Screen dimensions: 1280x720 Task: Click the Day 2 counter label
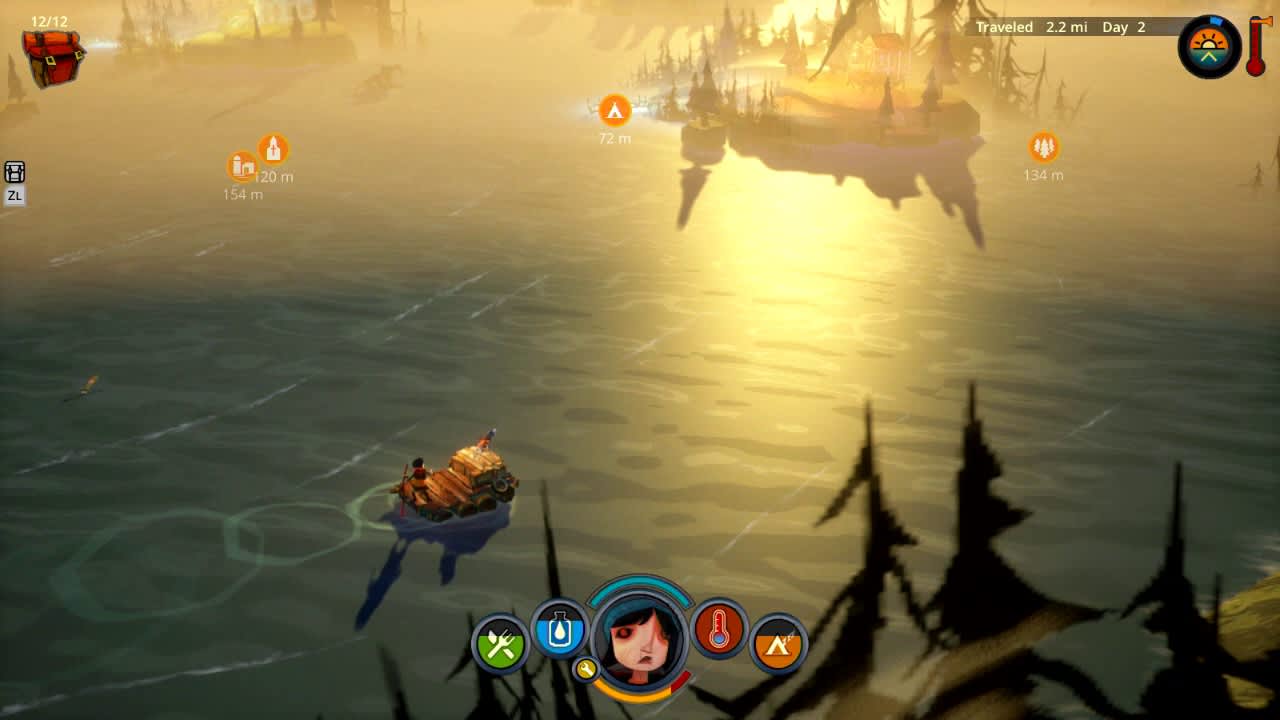[x=1121, y=27]
